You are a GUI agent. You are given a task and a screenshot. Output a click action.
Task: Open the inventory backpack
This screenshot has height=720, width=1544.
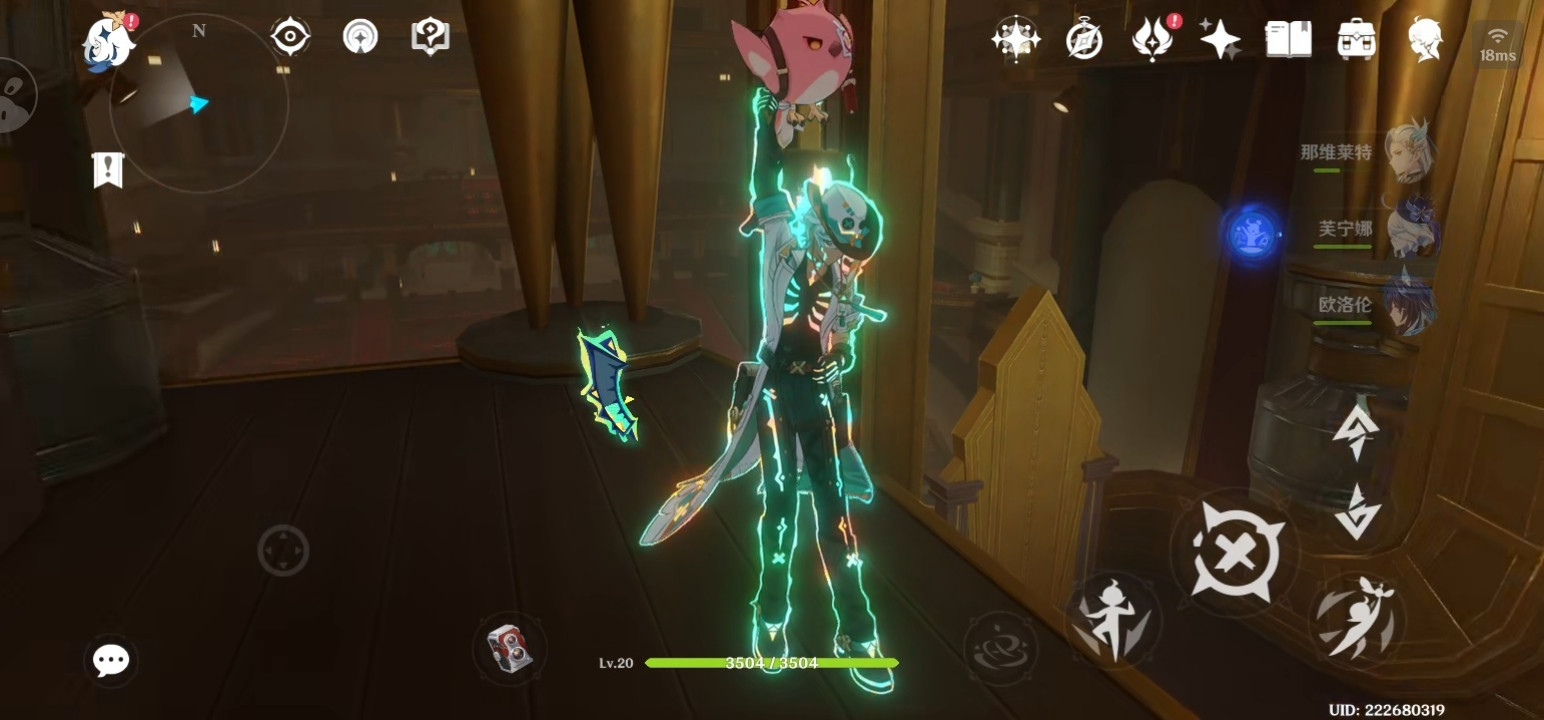click(1356, 40)
